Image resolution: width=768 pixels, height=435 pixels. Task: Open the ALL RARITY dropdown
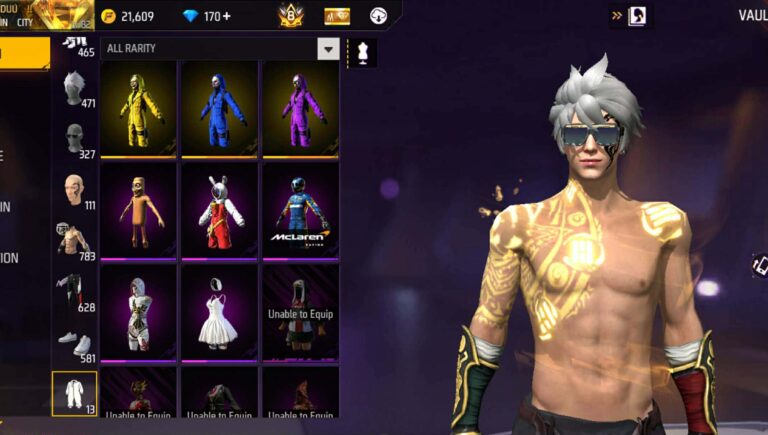pyautogui.click(x=328, y=48)
